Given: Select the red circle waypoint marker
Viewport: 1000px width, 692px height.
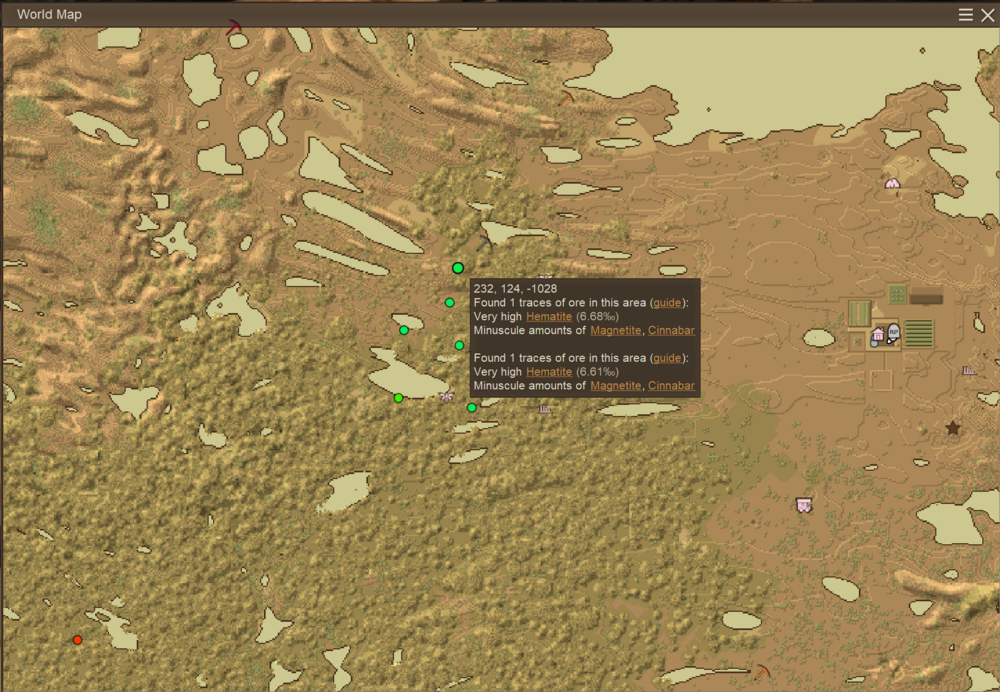Looking at the screenshot, I should pyautogui.click(x=77, y=640).
